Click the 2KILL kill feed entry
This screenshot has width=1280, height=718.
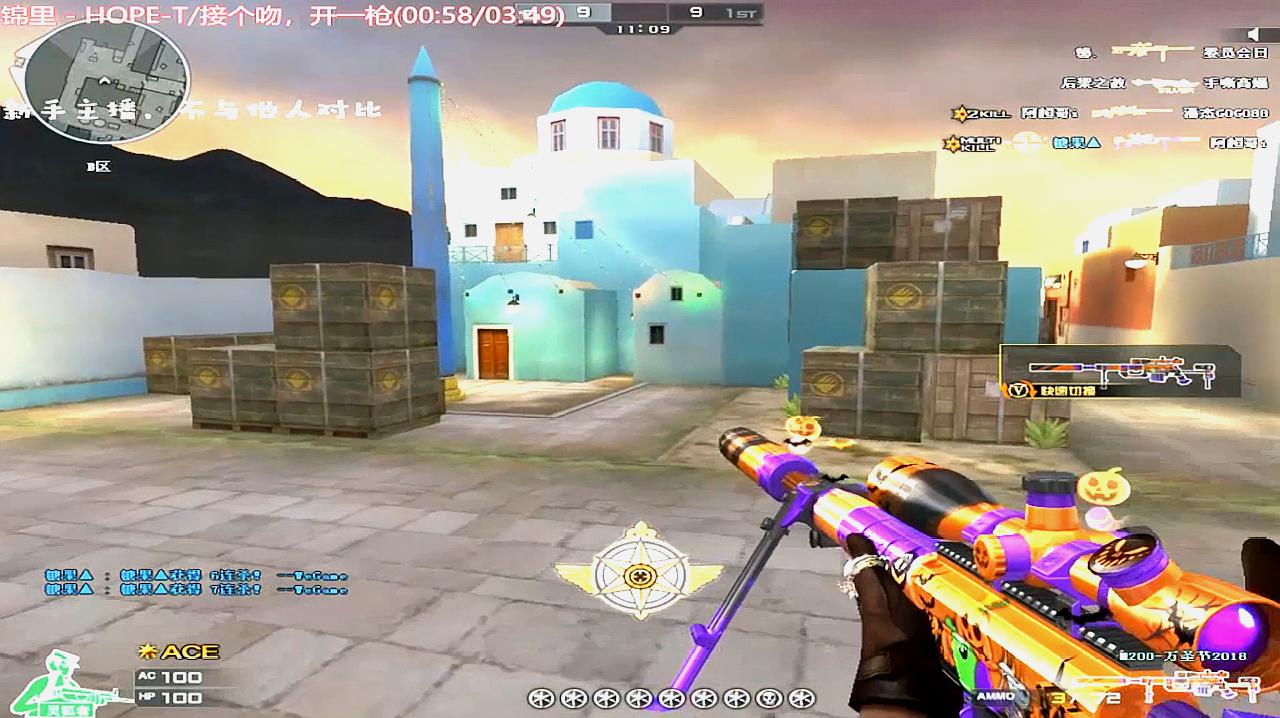1110,113
